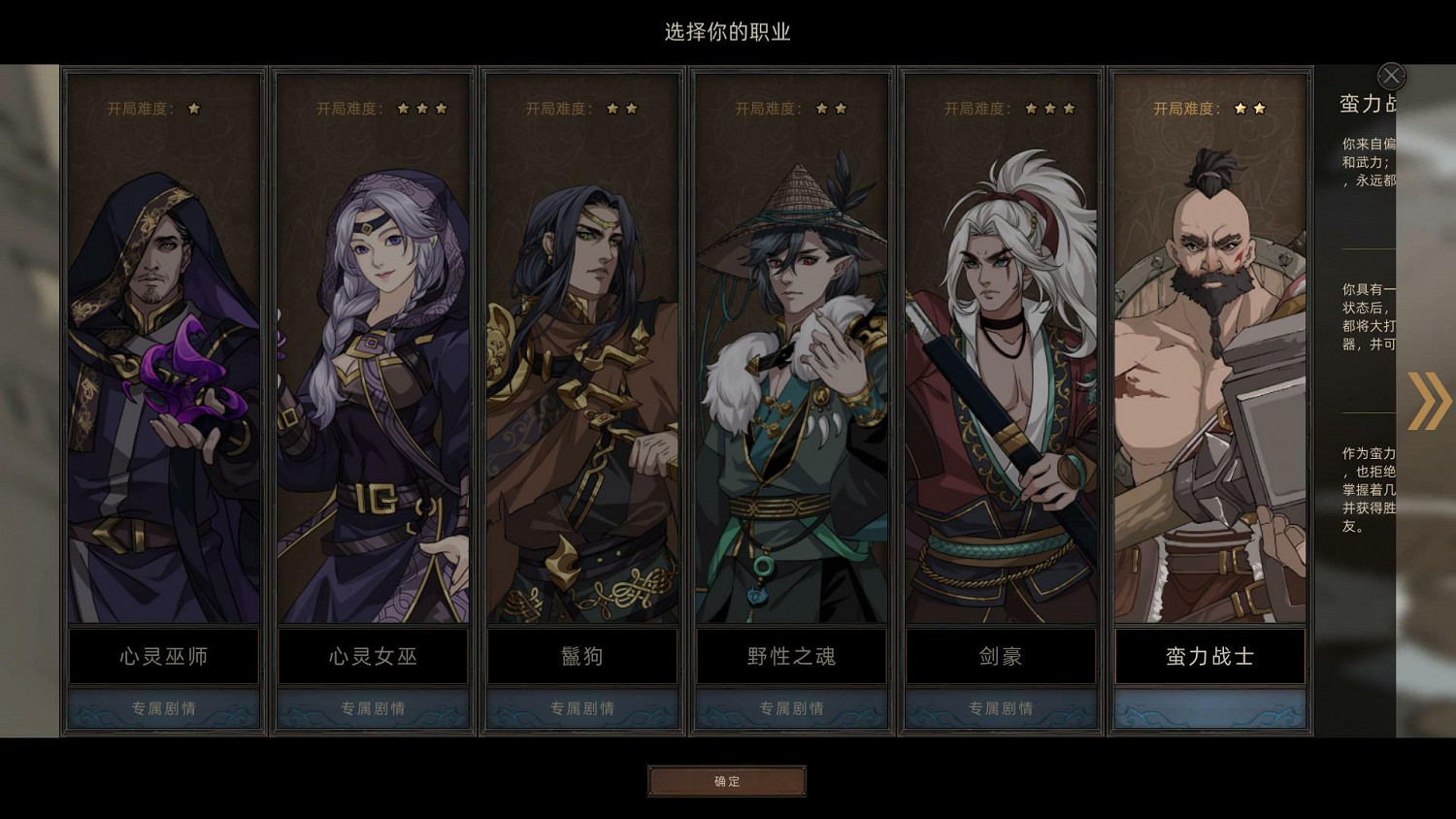The width and height of the screenshot is (1456, 819).
Task: Click the star rating on 野性之魂 card
Action: click(x=833, y=109)
